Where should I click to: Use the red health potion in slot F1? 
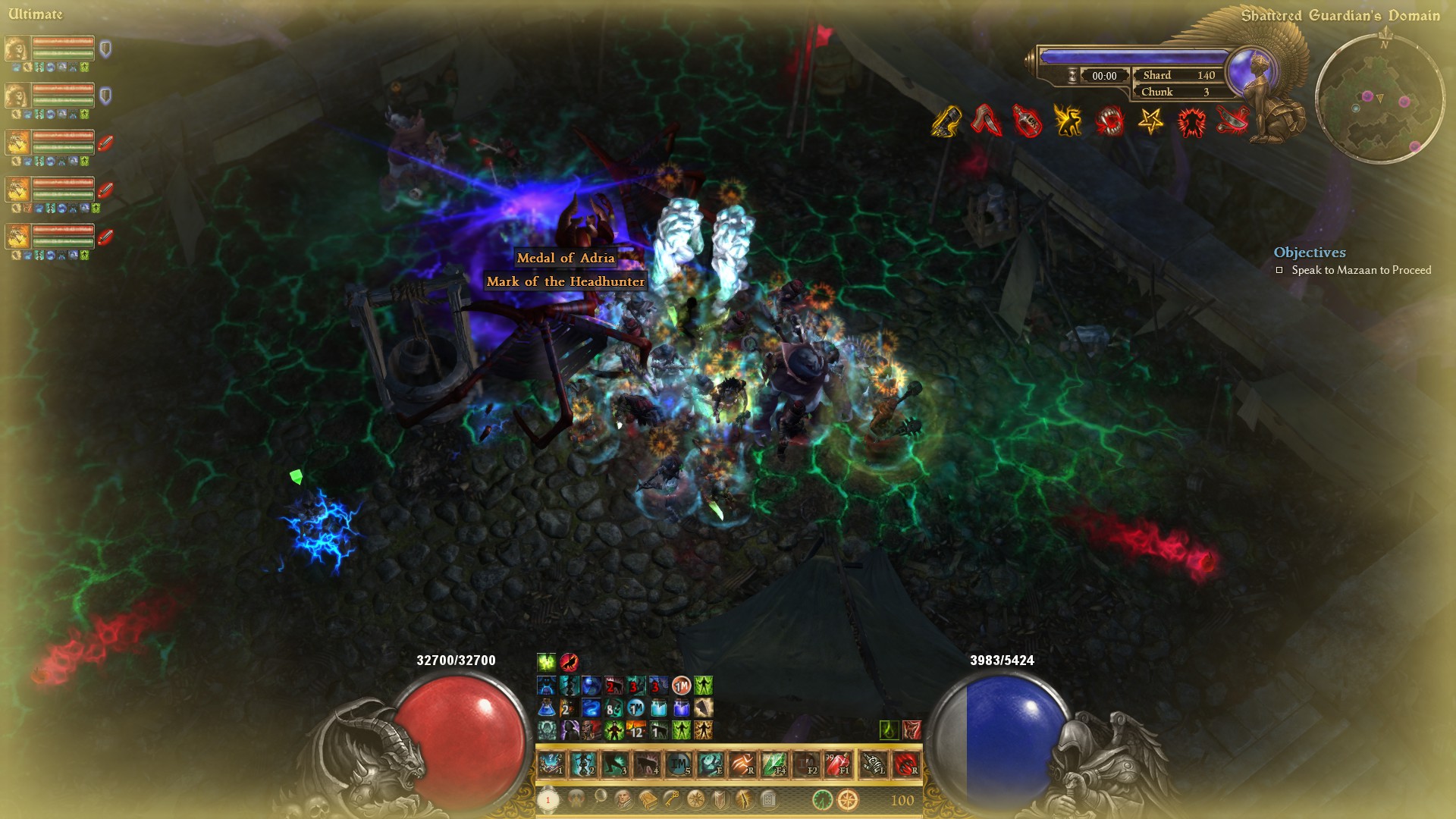[838, 764]
